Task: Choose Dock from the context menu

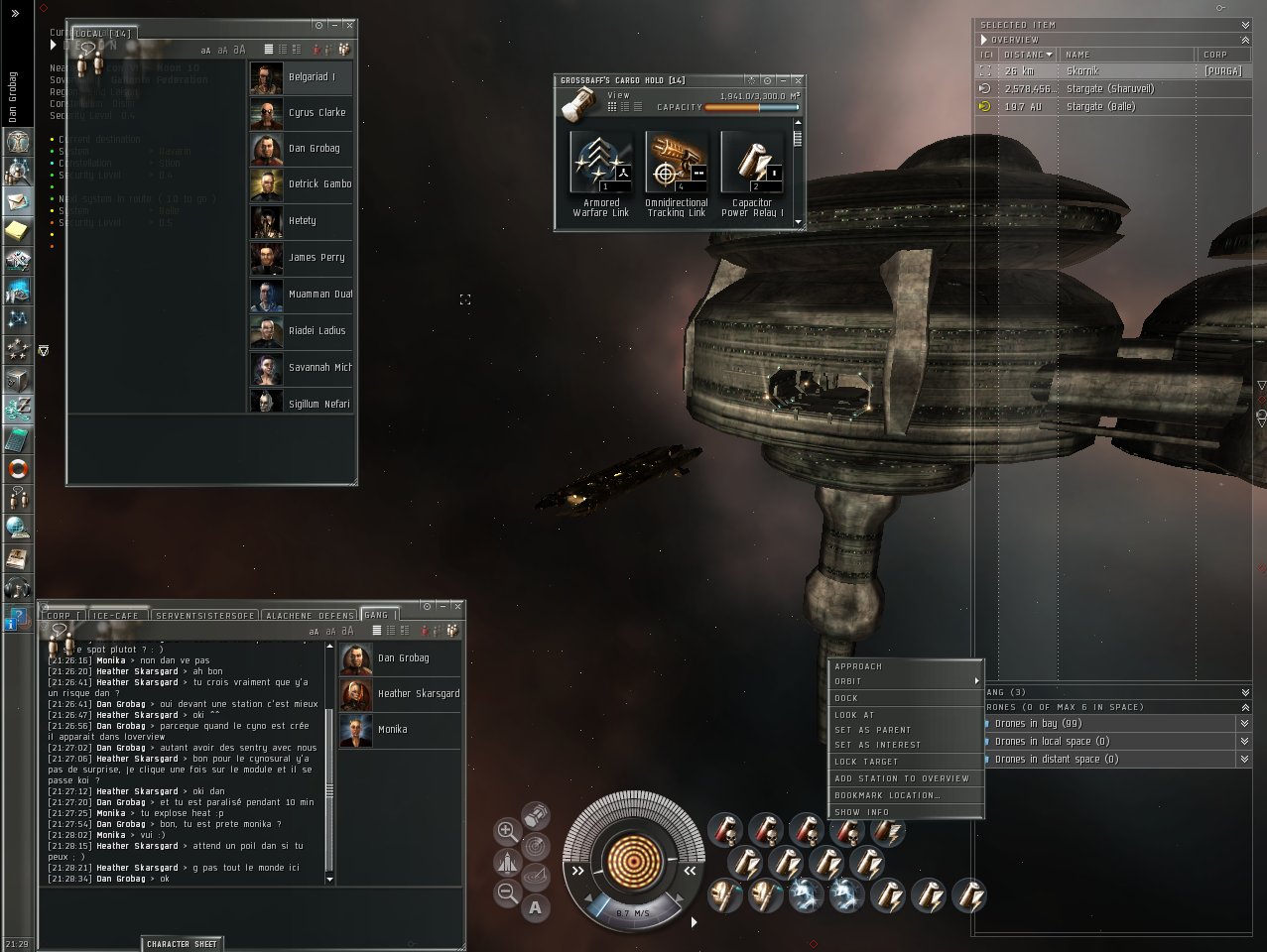Action: [846, 698]
